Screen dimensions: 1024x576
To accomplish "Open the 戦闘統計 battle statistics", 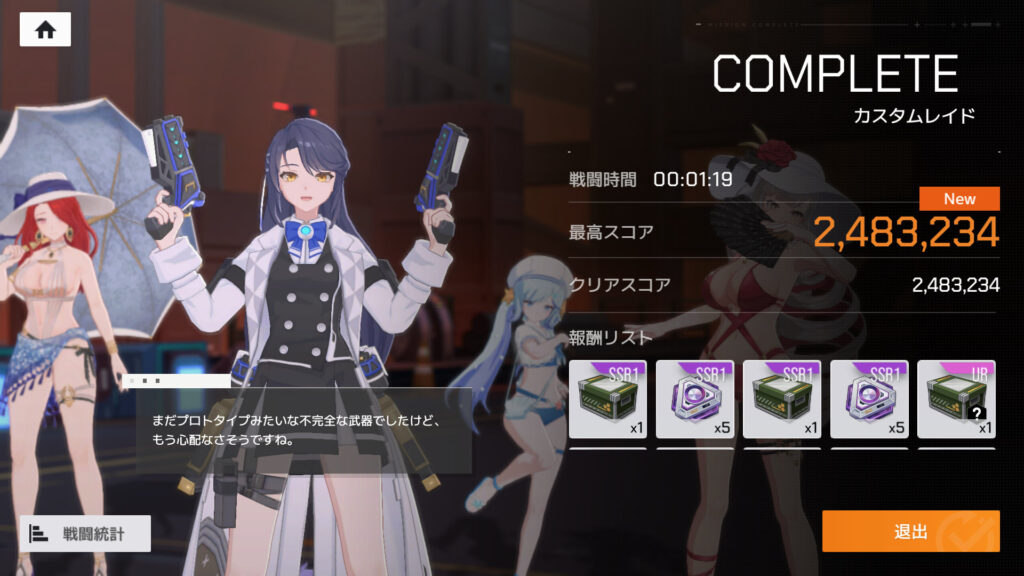I will [x=85, y=533].
